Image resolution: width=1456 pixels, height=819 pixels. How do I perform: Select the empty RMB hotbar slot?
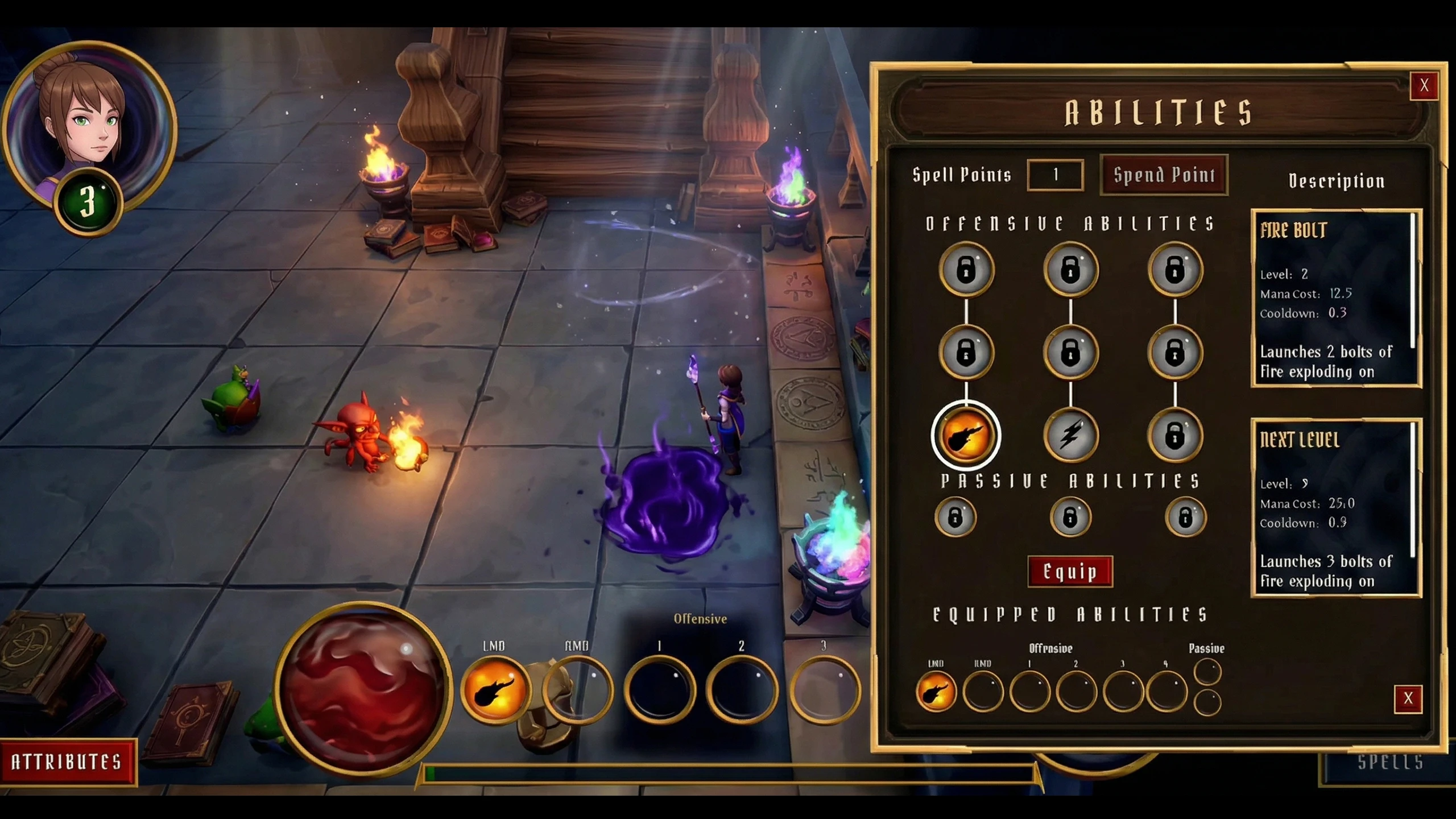tap(577, 690)
